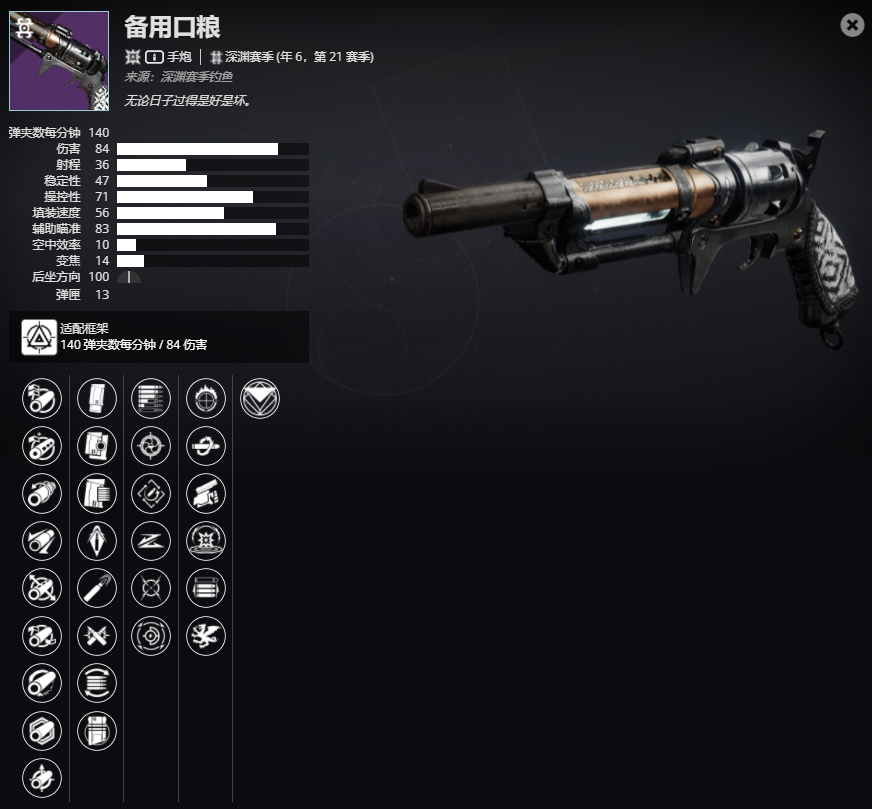Choose the explosion inside dome perk
Viewport: 872px width, 809px height.
tap(205, 540)
